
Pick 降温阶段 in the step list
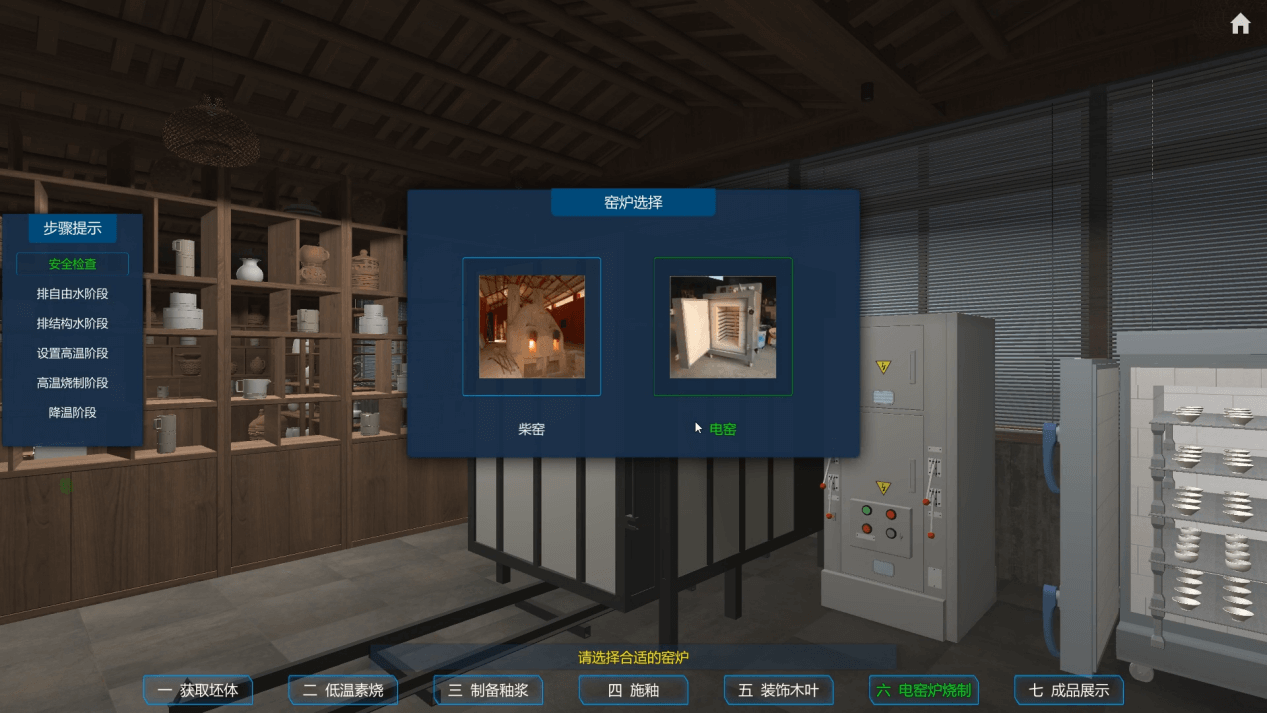(72, 412)
